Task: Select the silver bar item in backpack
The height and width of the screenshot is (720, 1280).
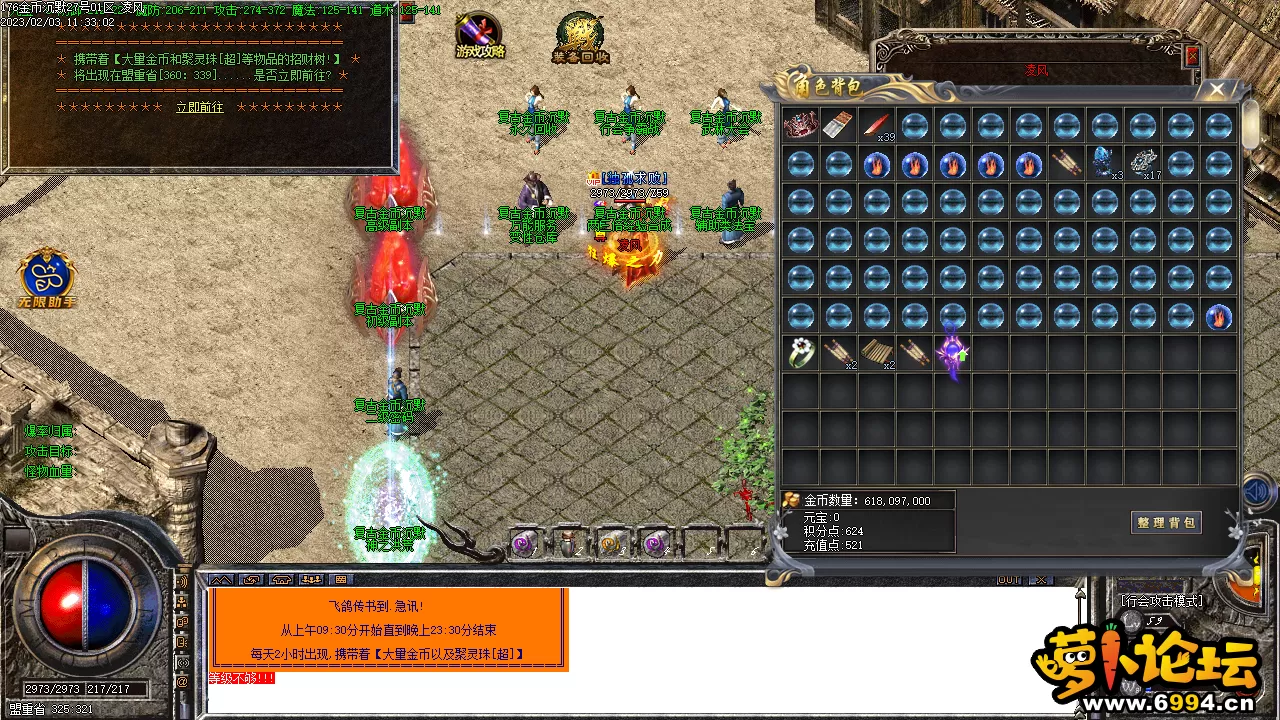Action: 838,126
